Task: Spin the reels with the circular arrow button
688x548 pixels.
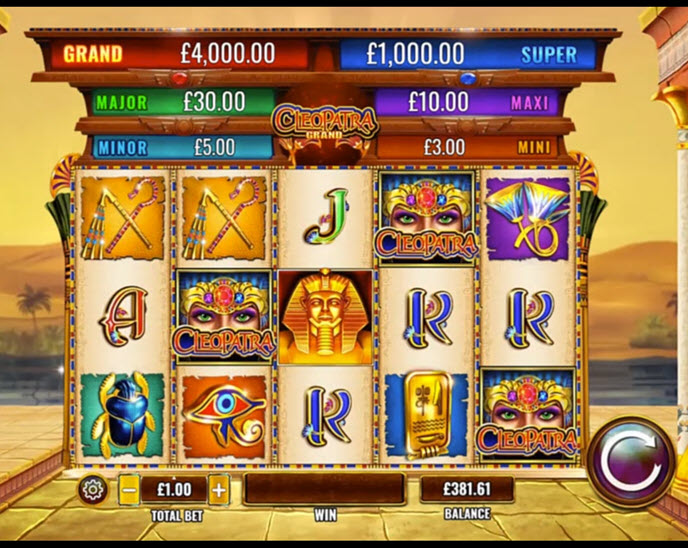Action: (631, 462)
